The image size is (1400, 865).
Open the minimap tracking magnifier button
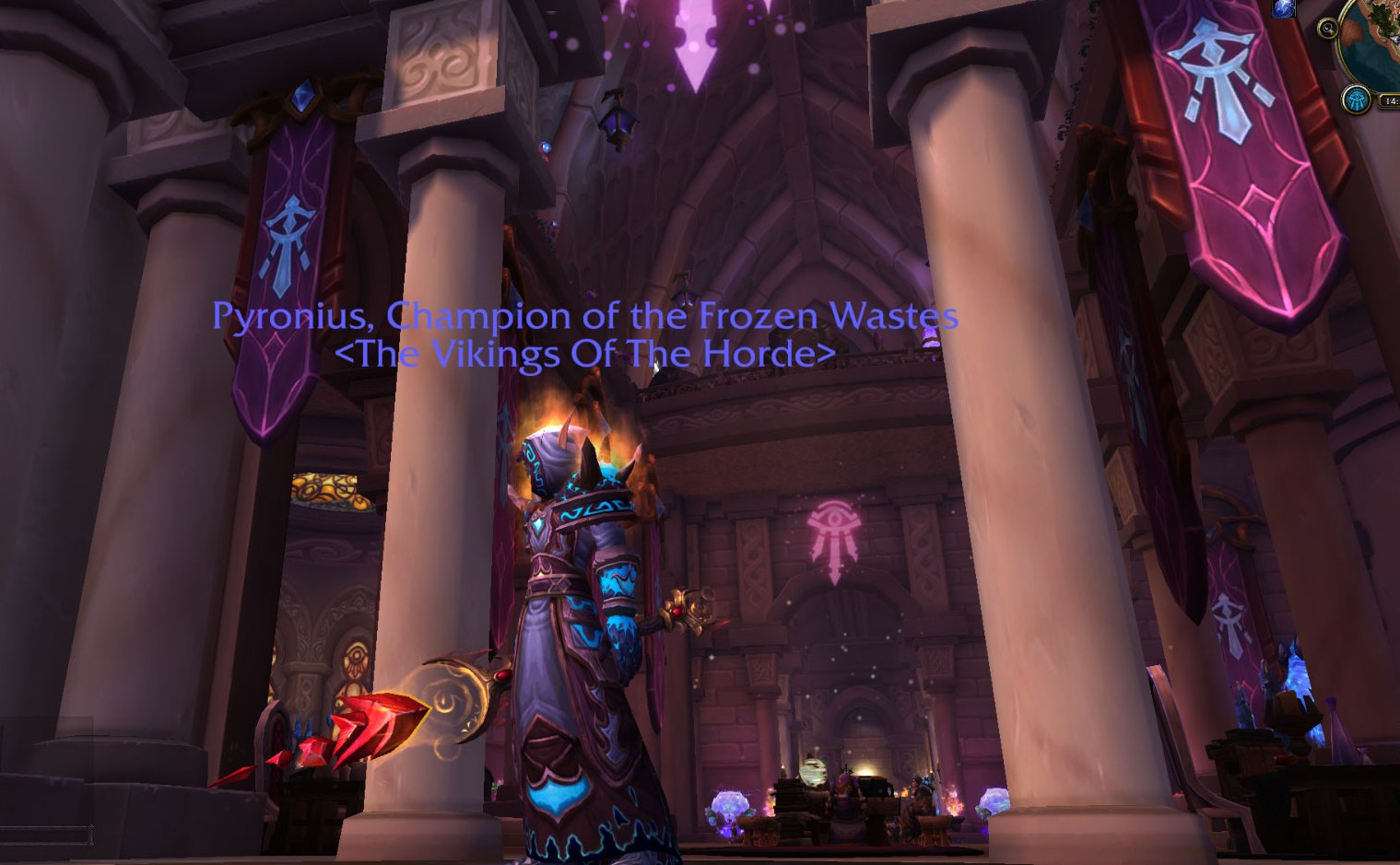pyautogui.click(x=1328, y=28)
